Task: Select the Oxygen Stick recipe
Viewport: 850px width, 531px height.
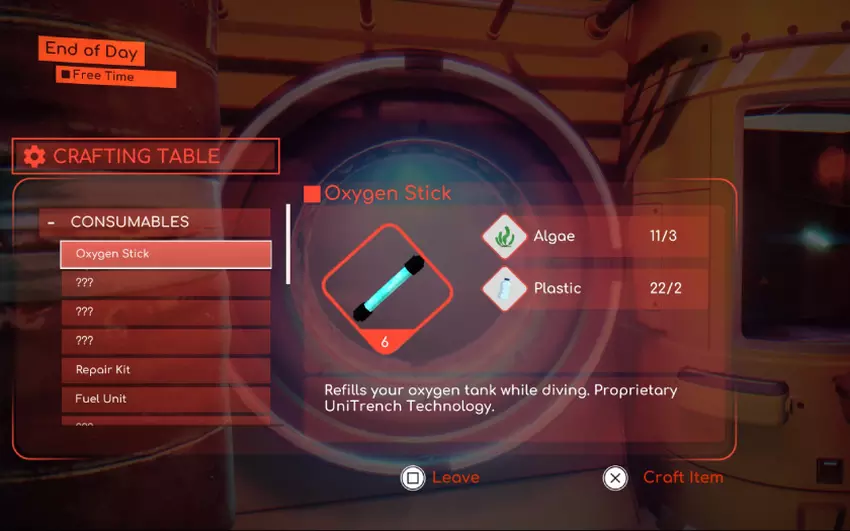Action: click(x=165, y=254)
